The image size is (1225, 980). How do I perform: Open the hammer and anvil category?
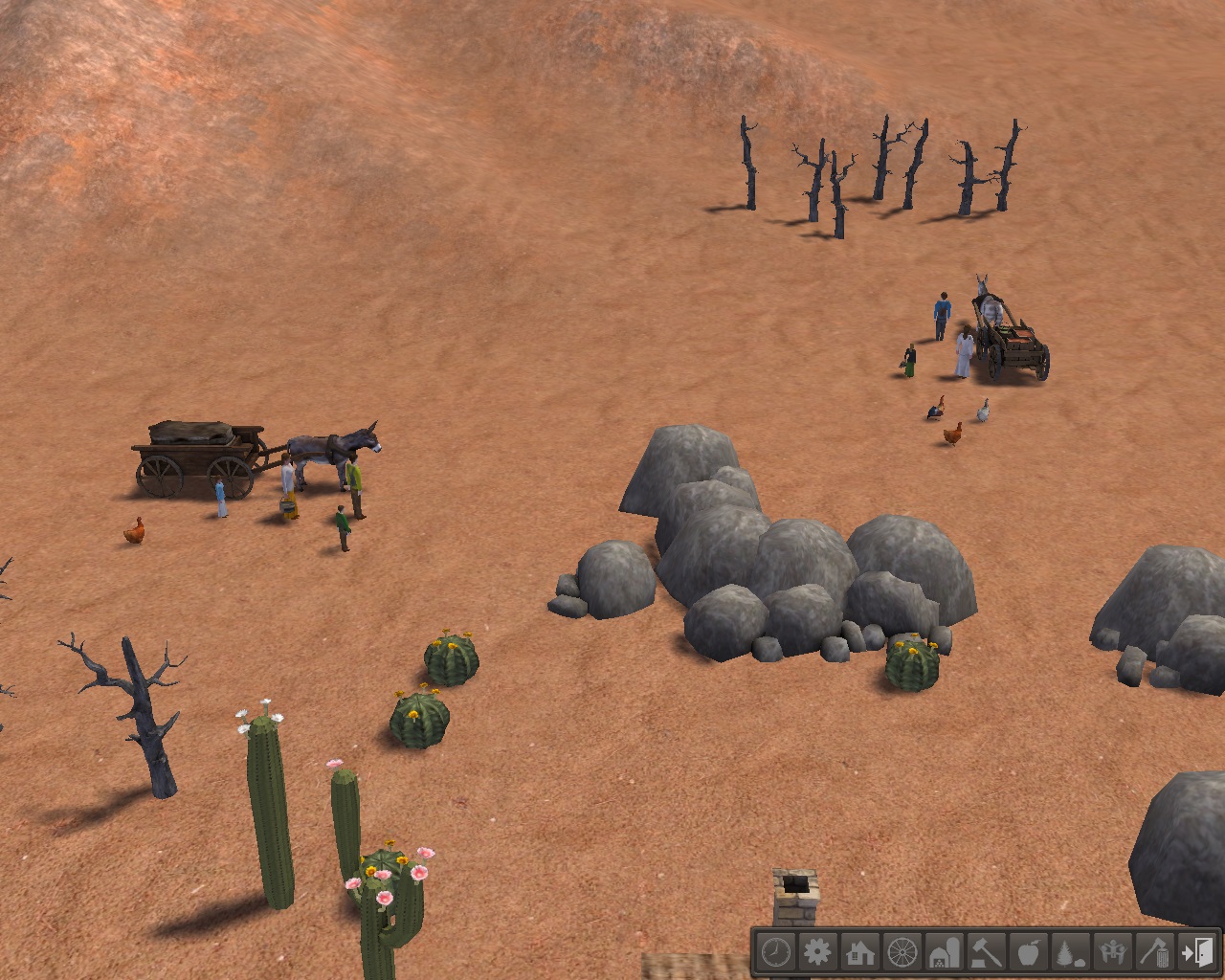pos(987,952)
